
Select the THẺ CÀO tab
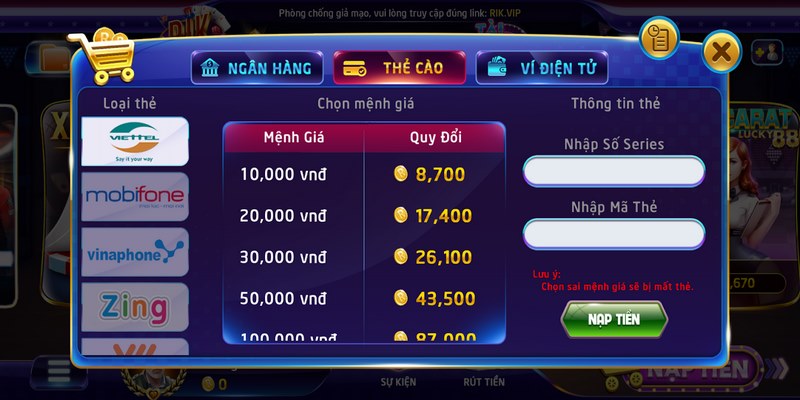tap(399, 69)
